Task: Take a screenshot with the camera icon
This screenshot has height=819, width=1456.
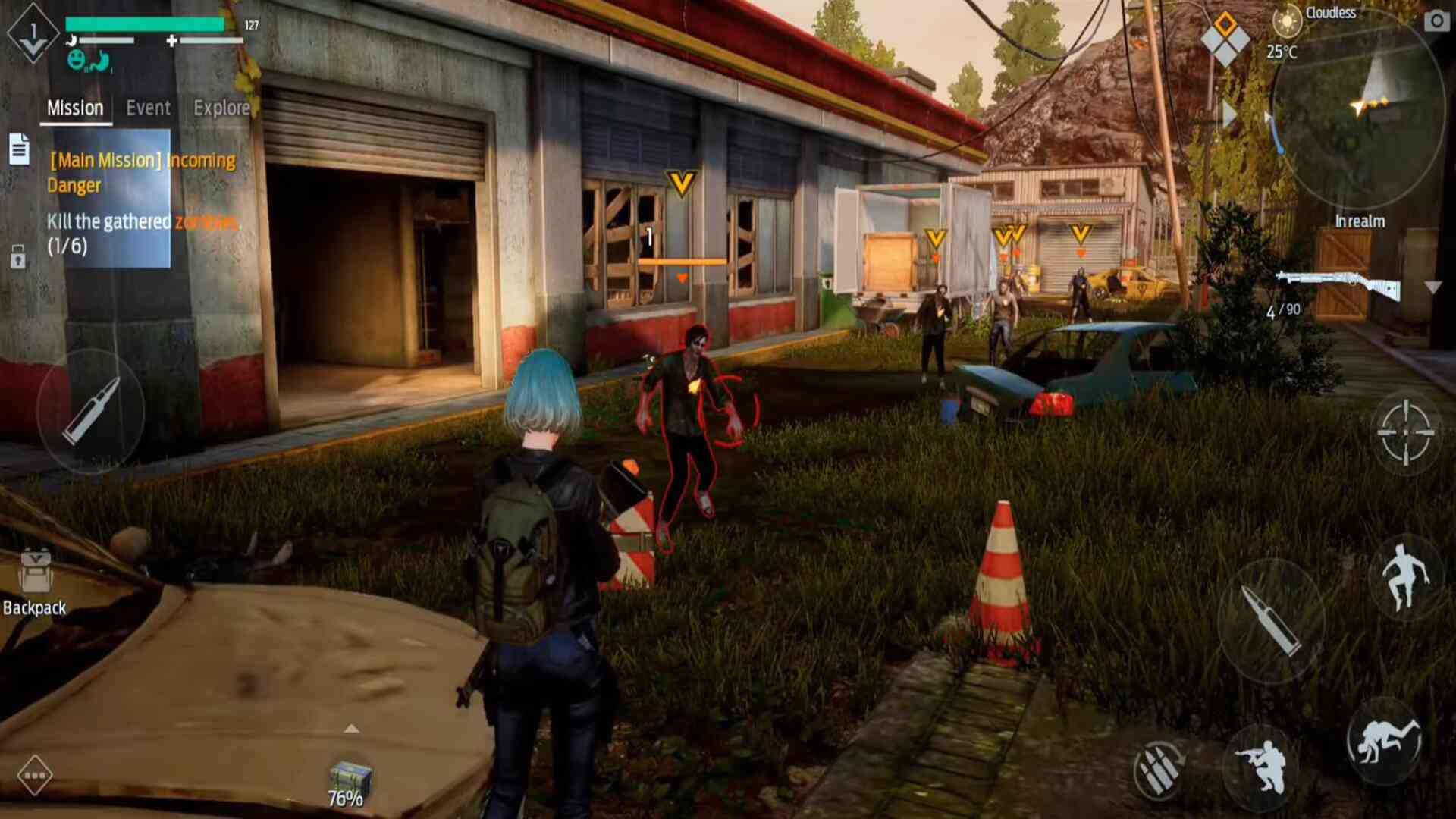Action: tap(1436, 21)
